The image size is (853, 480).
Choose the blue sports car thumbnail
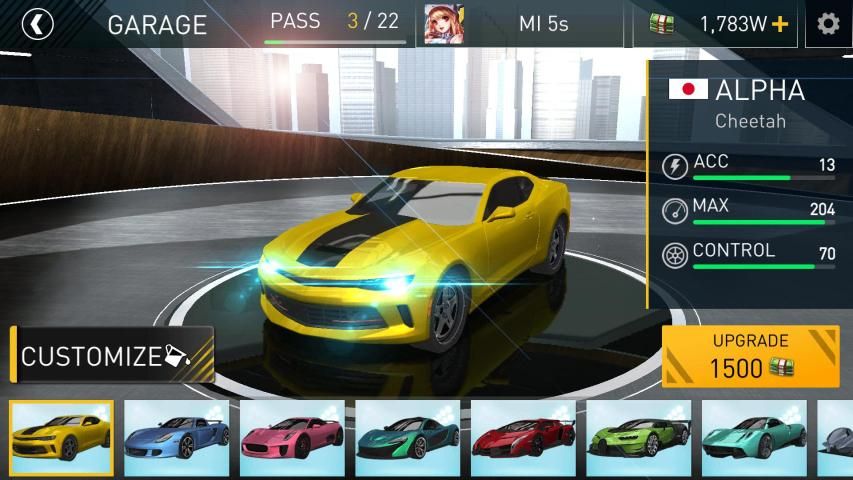click(177, 437)
